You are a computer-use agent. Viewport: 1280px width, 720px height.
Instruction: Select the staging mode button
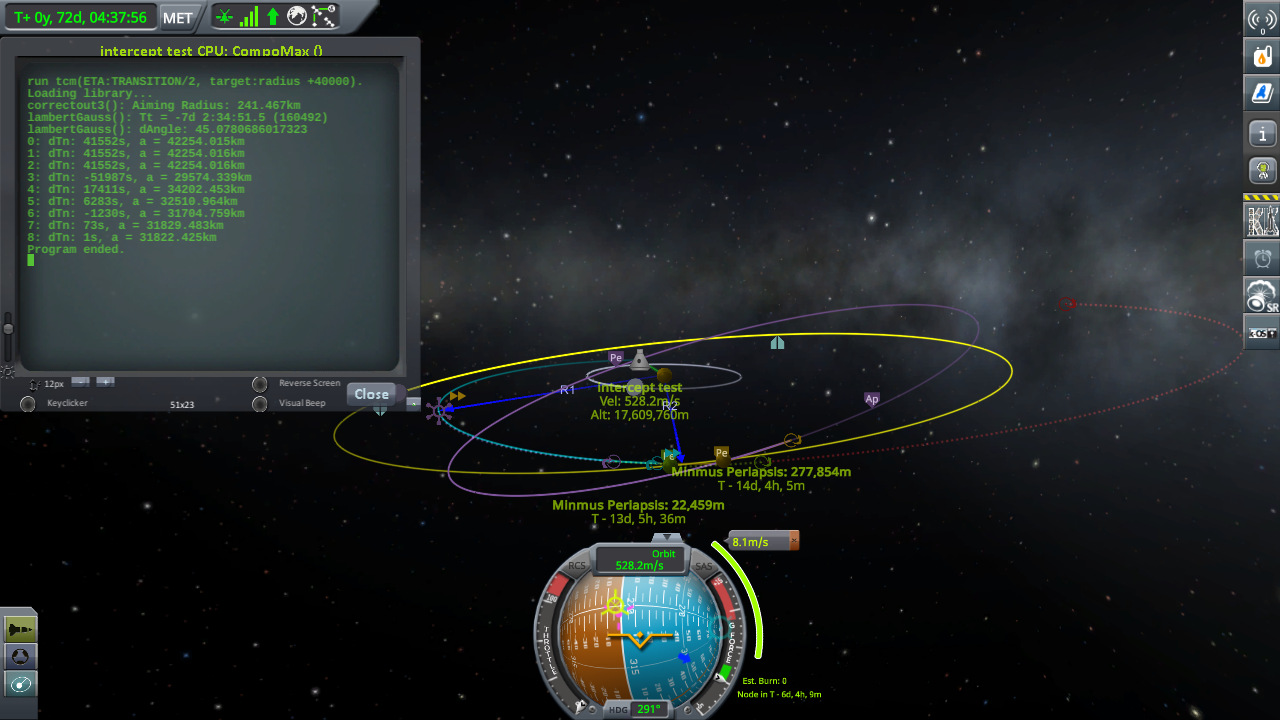(20, 628)
